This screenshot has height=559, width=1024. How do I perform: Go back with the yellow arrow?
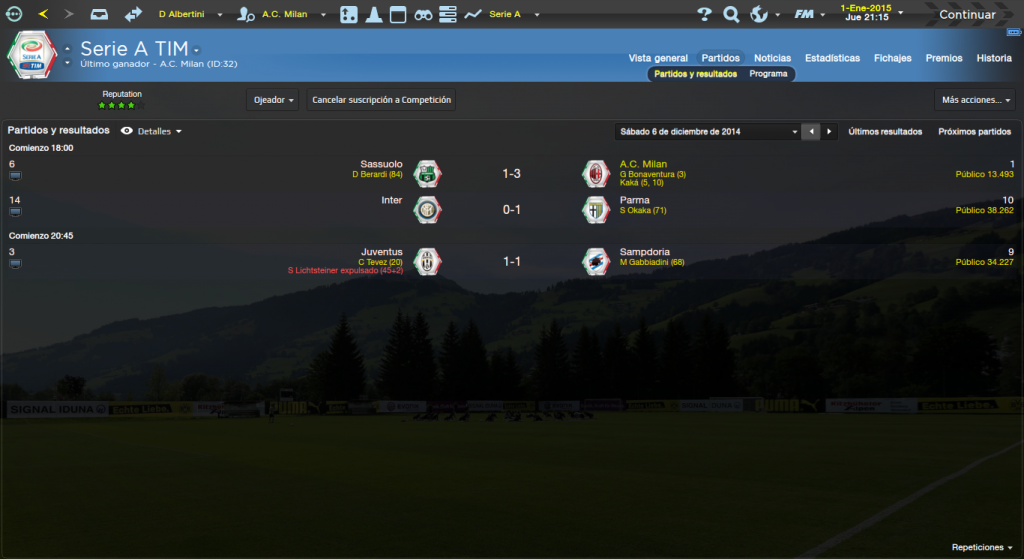tap(43, 14)
